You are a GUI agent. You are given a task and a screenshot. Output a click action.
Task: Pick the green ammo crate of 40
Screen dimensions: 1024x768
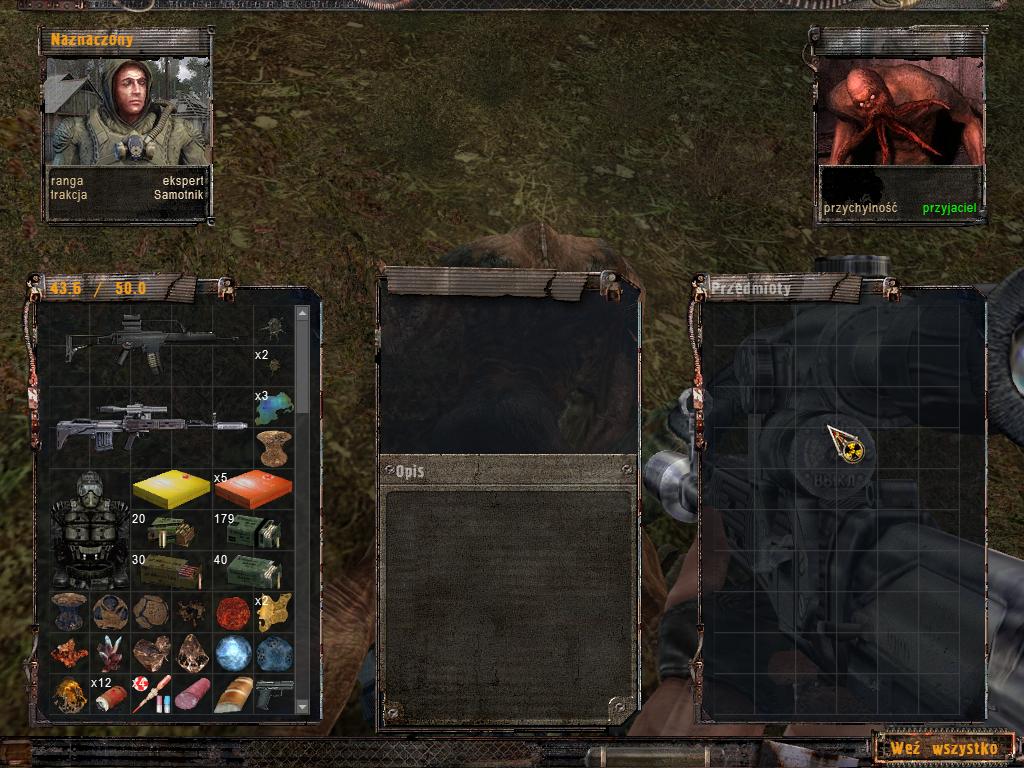(x=252, y=571)
